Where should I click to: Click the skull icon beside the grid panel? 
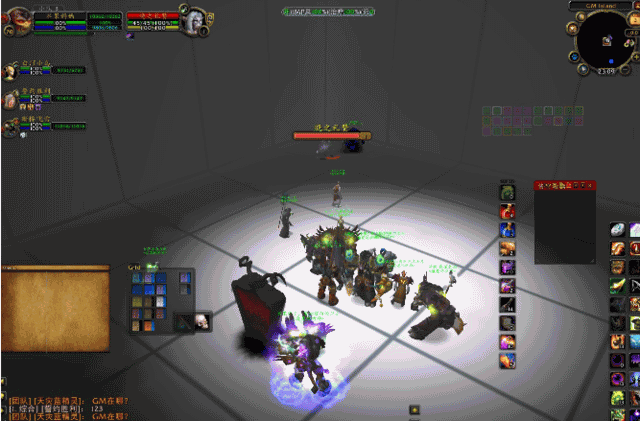pyautogui.click(x=200, y=321)
